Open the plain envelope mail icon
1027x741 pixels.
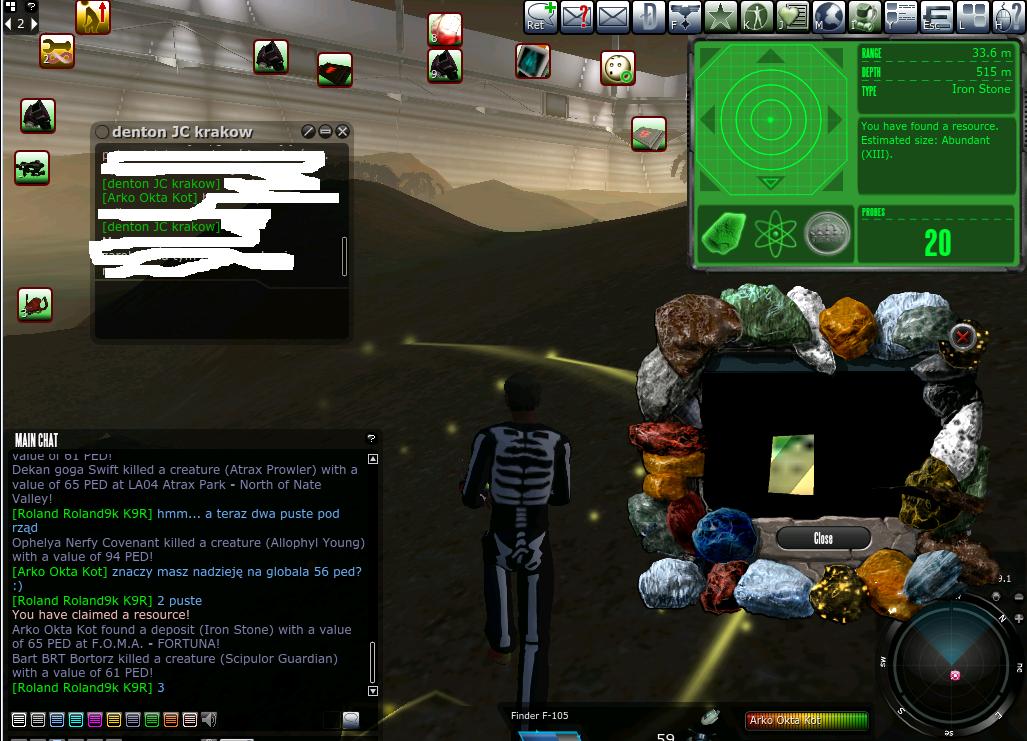(612, 16)
